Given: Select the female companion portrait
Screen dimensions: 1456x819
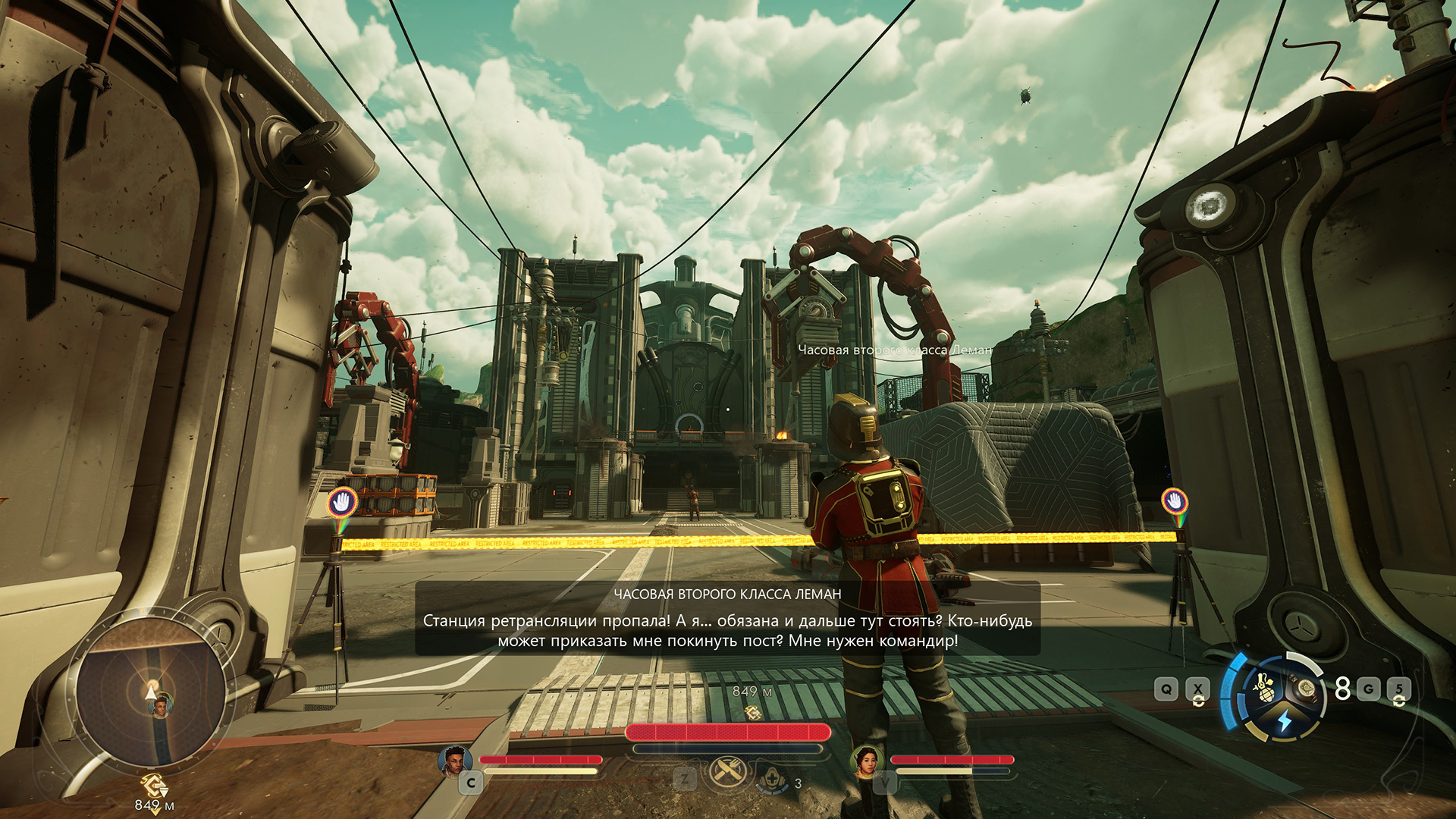Looking at the screenshot, I should 866,761.
